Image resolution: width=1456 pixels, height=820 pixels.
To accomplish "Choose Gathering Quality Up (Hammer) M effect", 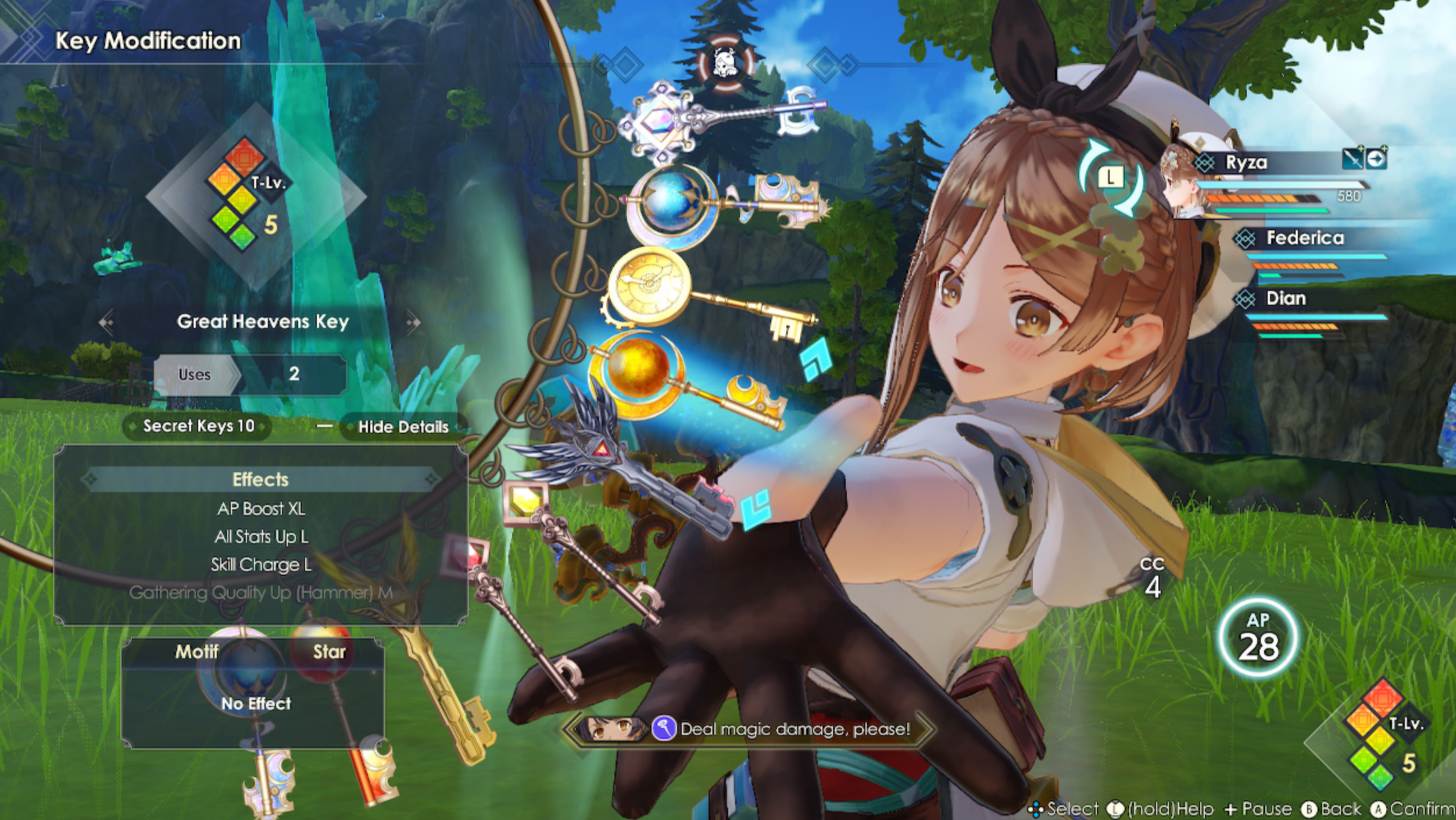I will 260,593.
